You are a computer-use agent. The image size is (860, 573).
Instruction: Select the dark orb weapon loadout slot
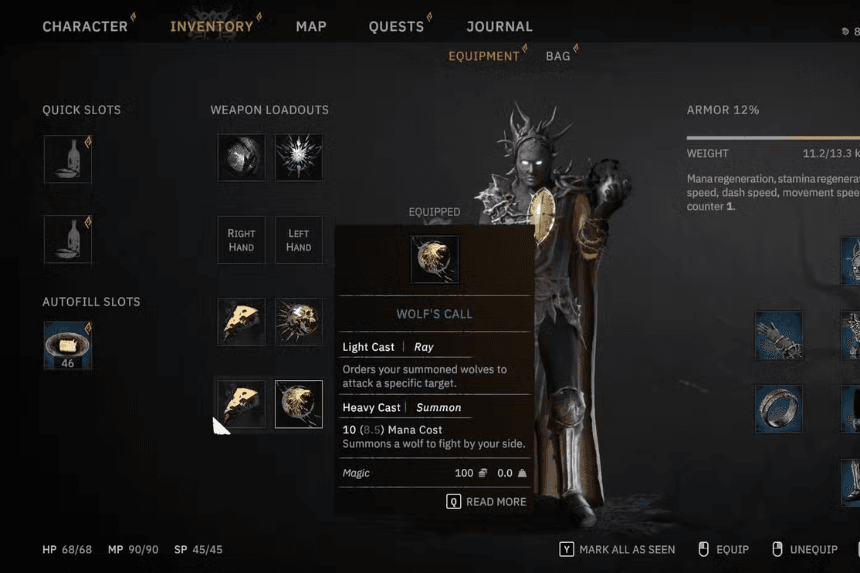[x=242, y=157]
